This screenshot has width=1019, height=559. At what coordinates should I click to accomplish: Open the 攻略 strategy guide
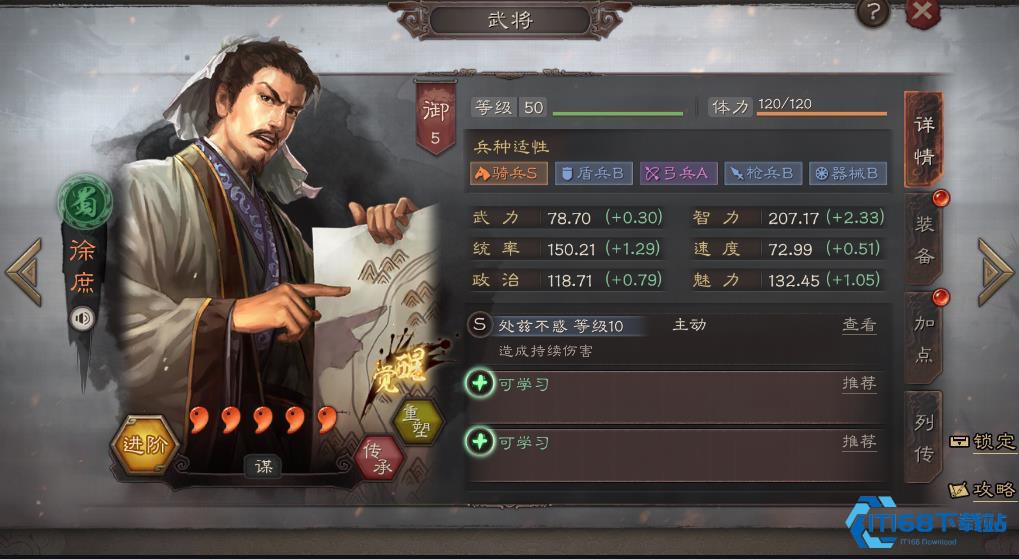click(984, 489)
